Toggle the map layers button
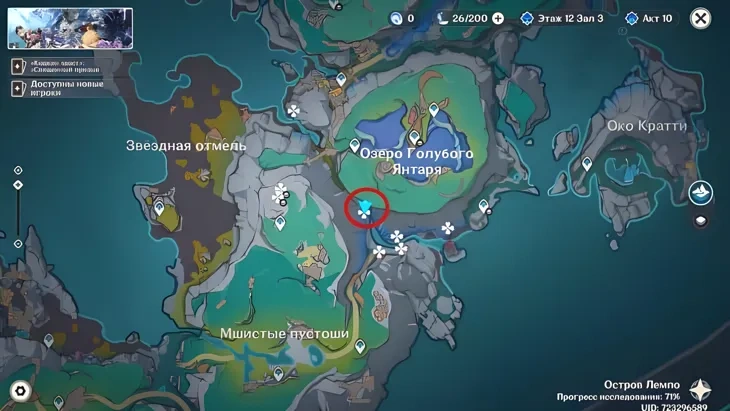 click(x=701, y=221)
